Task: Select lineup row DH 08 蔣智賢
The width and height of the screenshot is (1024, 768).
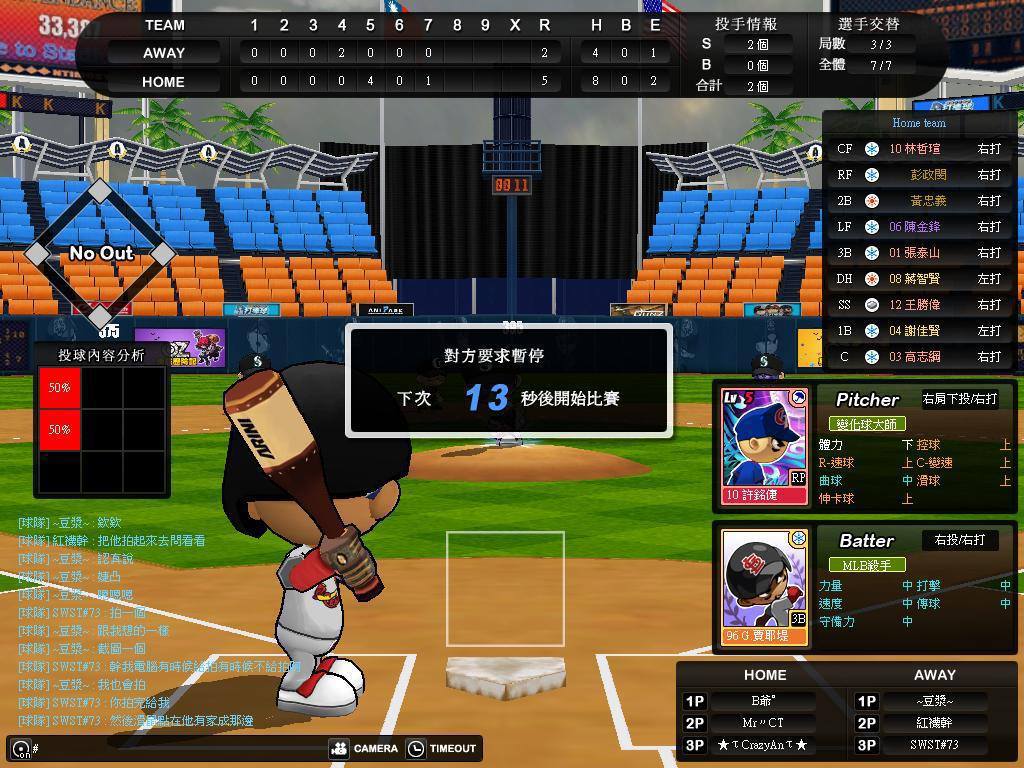Action: click(918, 279)
